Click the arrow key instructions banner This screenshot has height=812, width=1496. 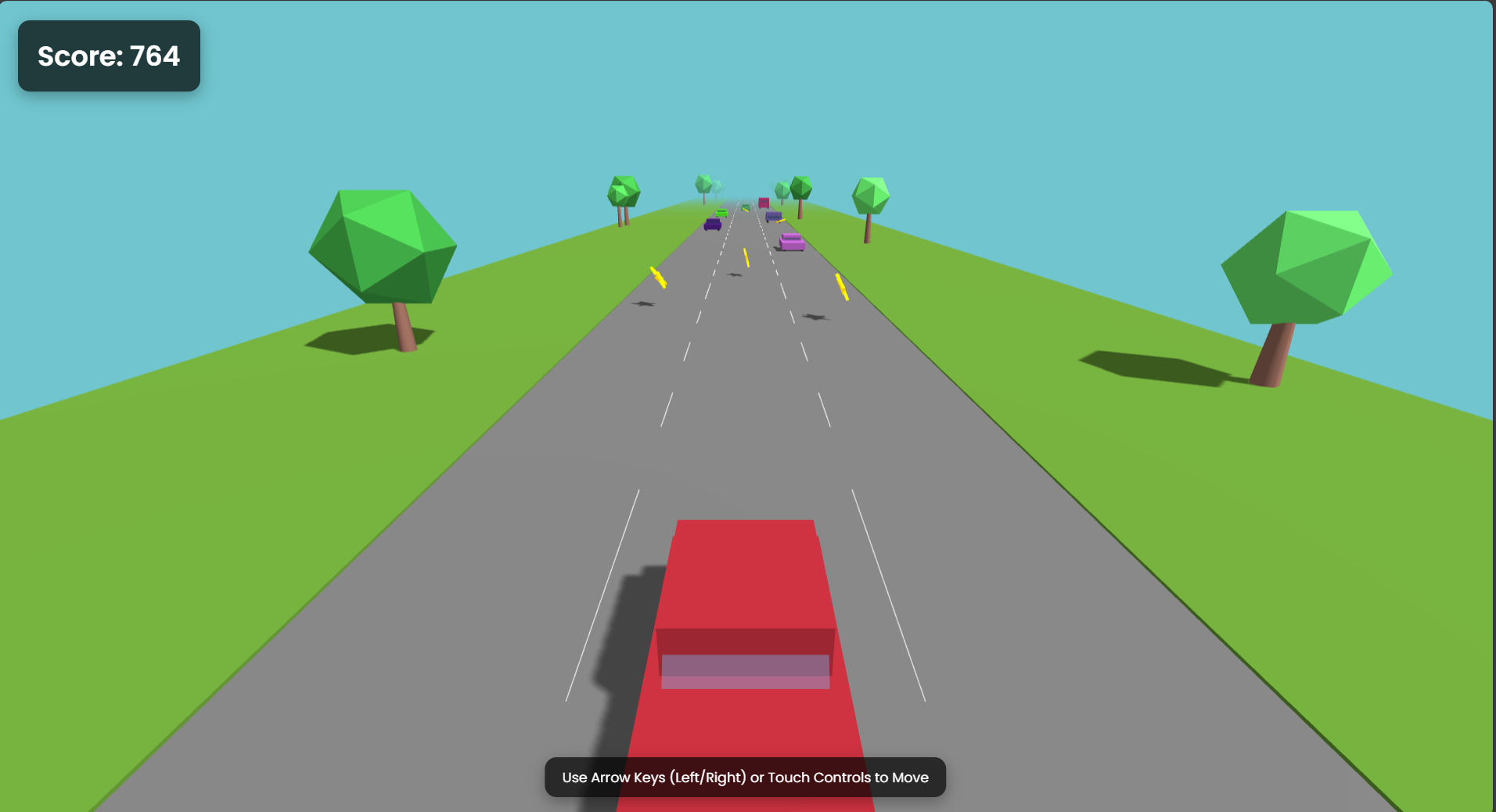point(744,777)
